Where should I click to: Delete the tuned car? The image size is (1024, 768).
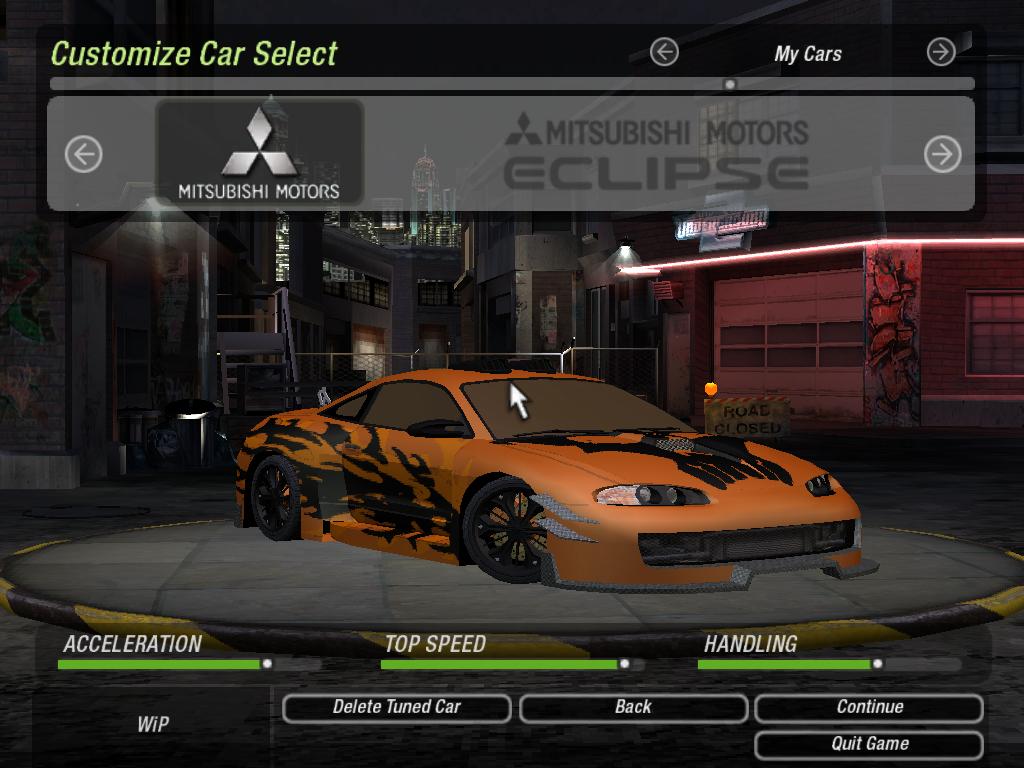(396, 708)
